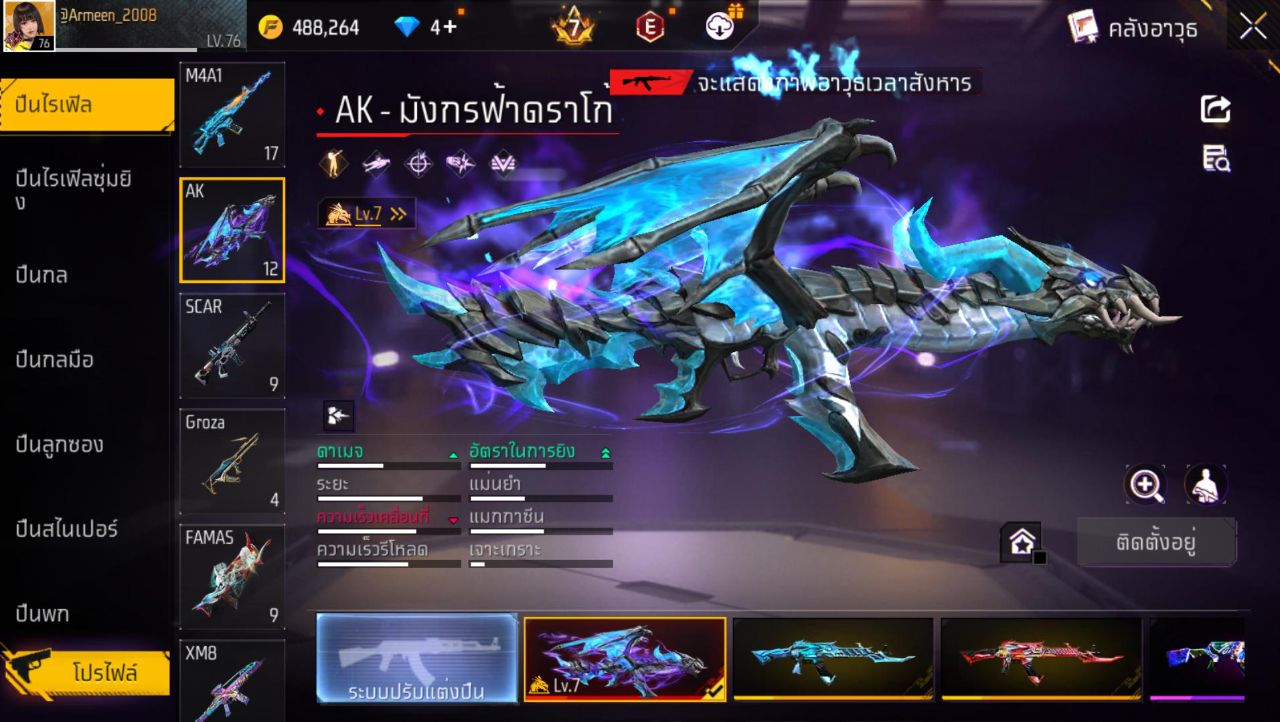This screenshot has height=722, width=1280.
Task: Select the FAMAS weapon tile
Action: click(232, 577)
